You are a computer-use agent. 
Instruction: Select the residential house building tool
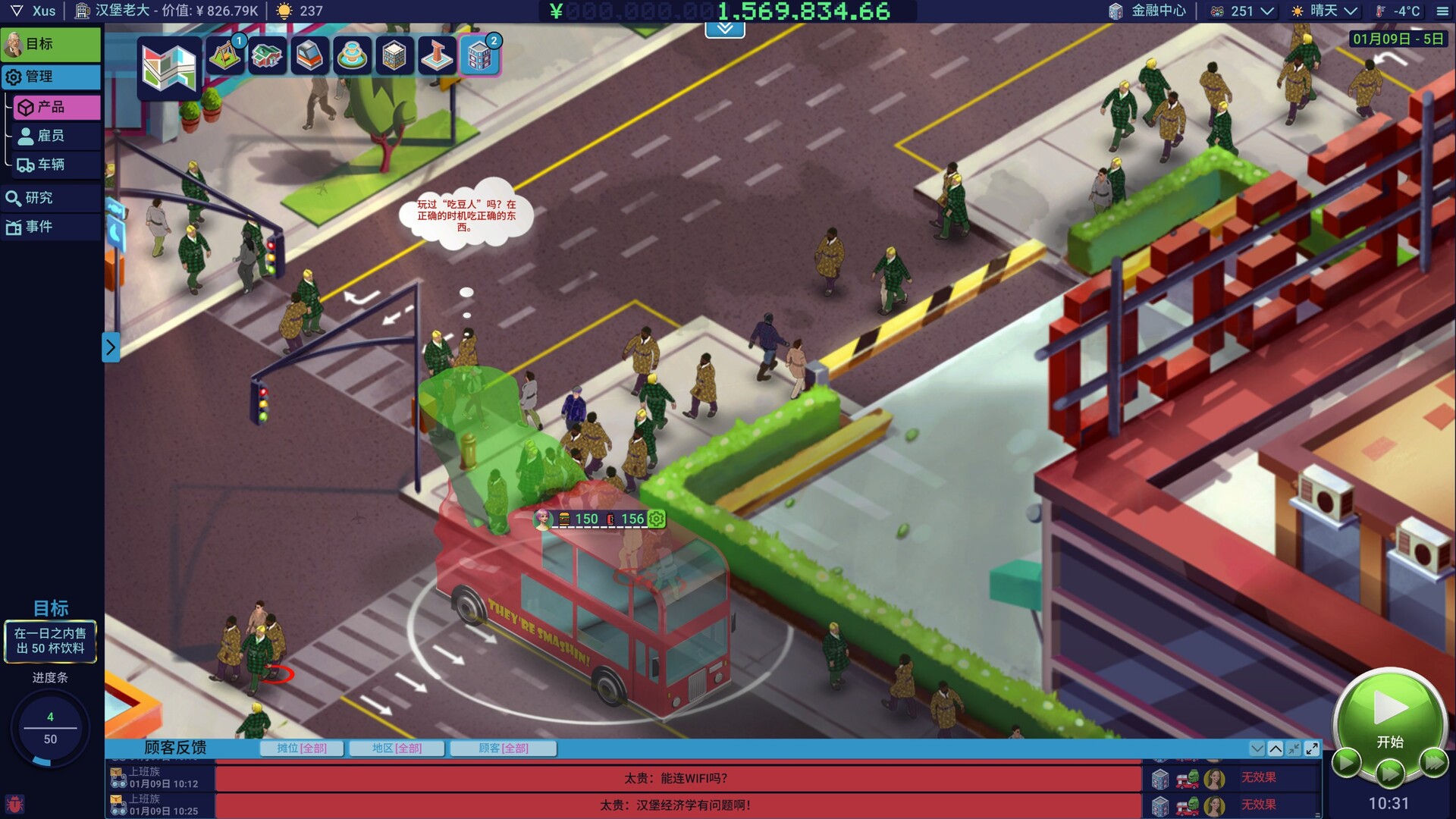pyautogui.click(x=267, y=55)
